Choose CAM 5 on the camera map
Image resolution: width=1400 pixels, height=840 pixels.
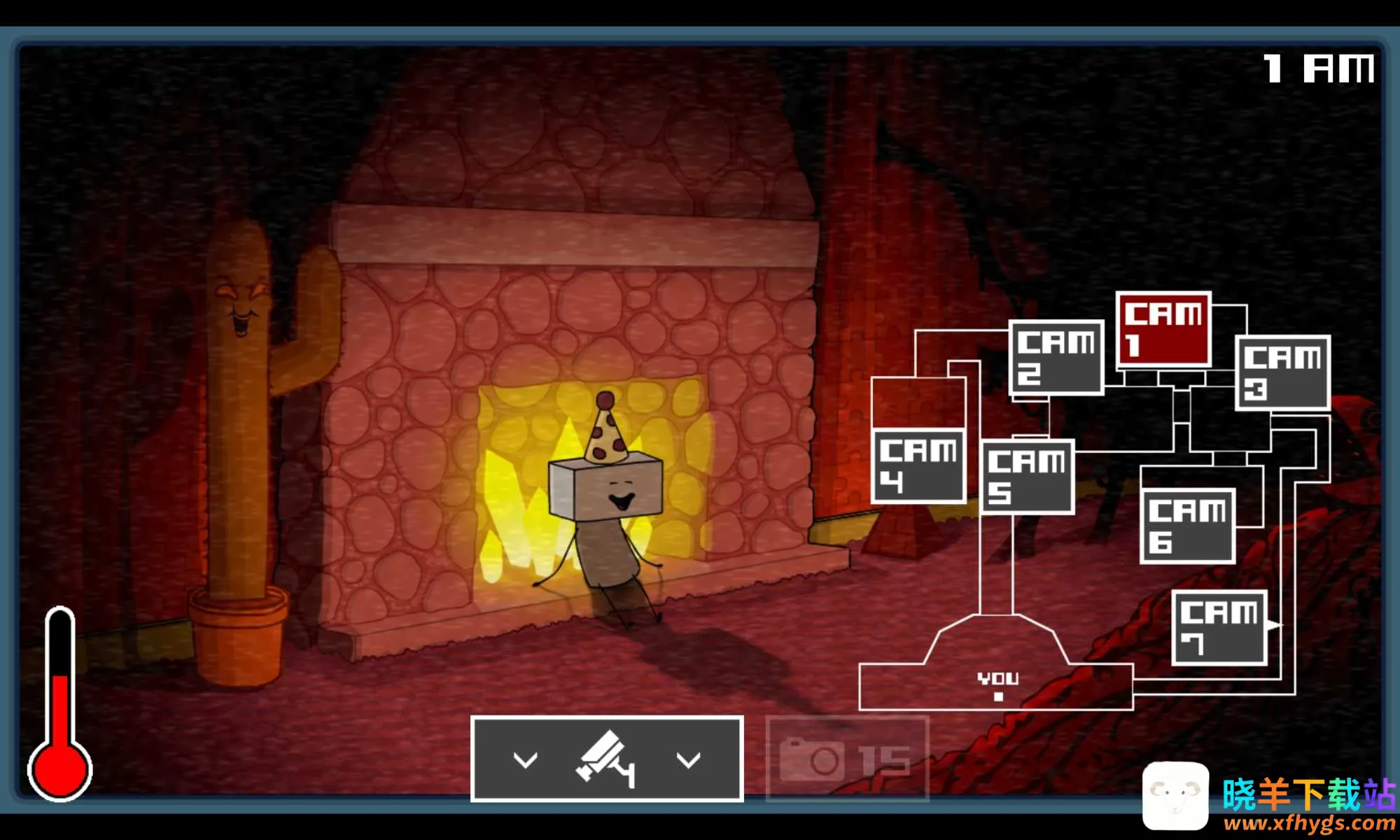coord(1027,477)
